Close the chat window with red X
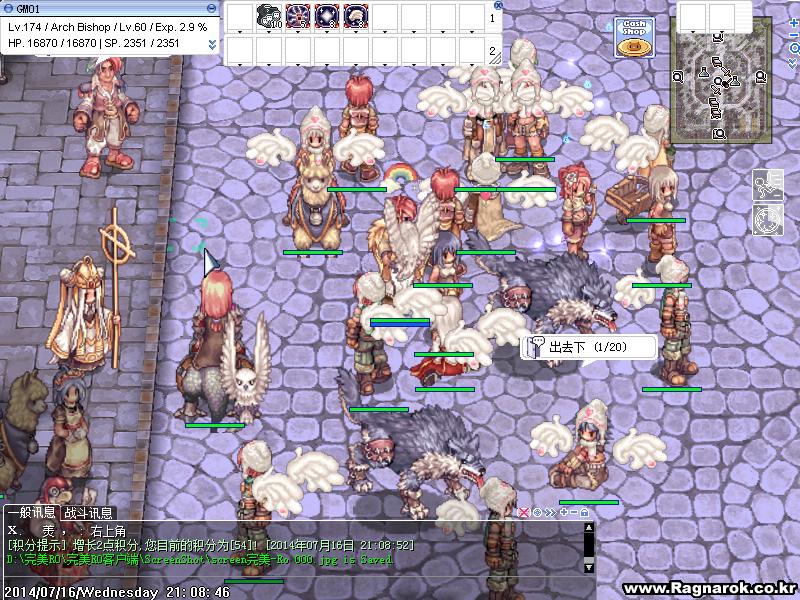Screen dimensions: 800x600 pos(523,512)
